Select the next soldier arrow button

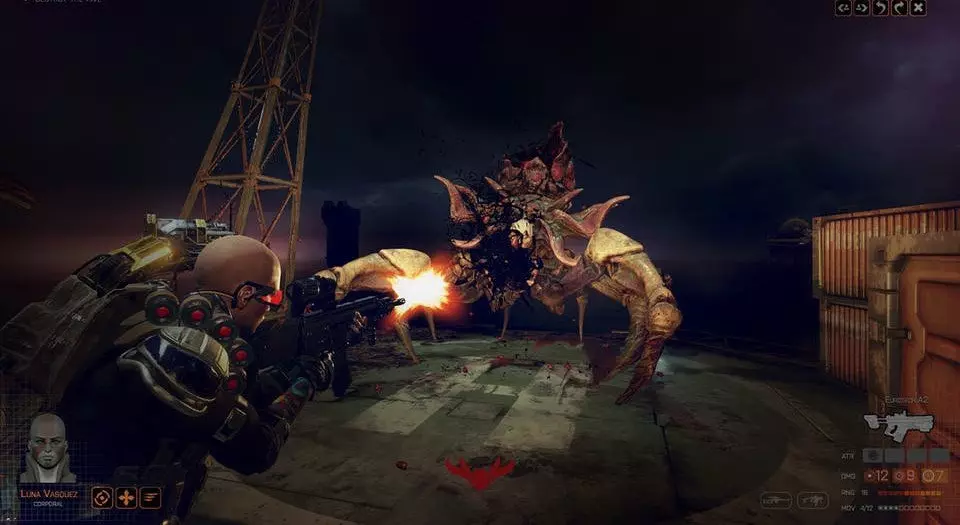click(x=862, y=8)
